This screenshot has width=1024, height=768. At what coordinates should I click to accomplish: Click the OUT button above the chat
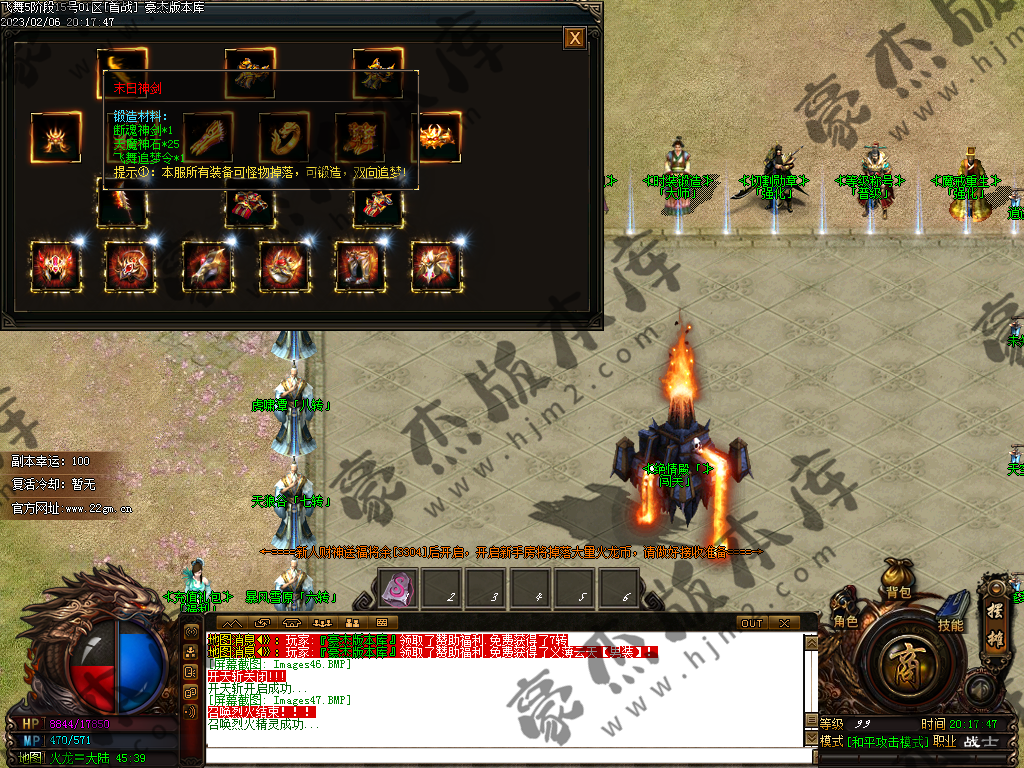[752, 623]
